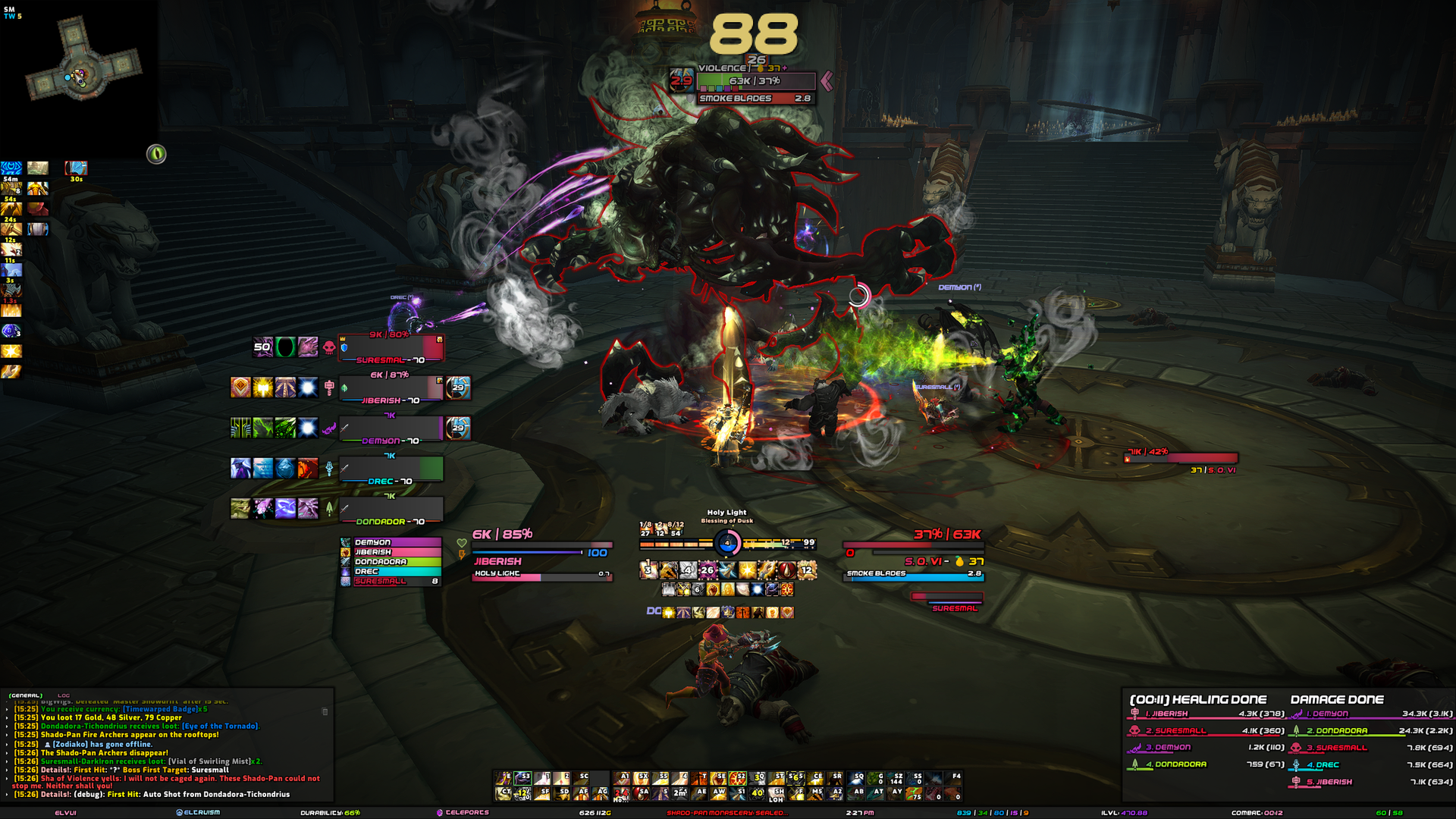Click the Zodiako player name in chat
This screenshot has height=819, width=1456.
point(70,745)
